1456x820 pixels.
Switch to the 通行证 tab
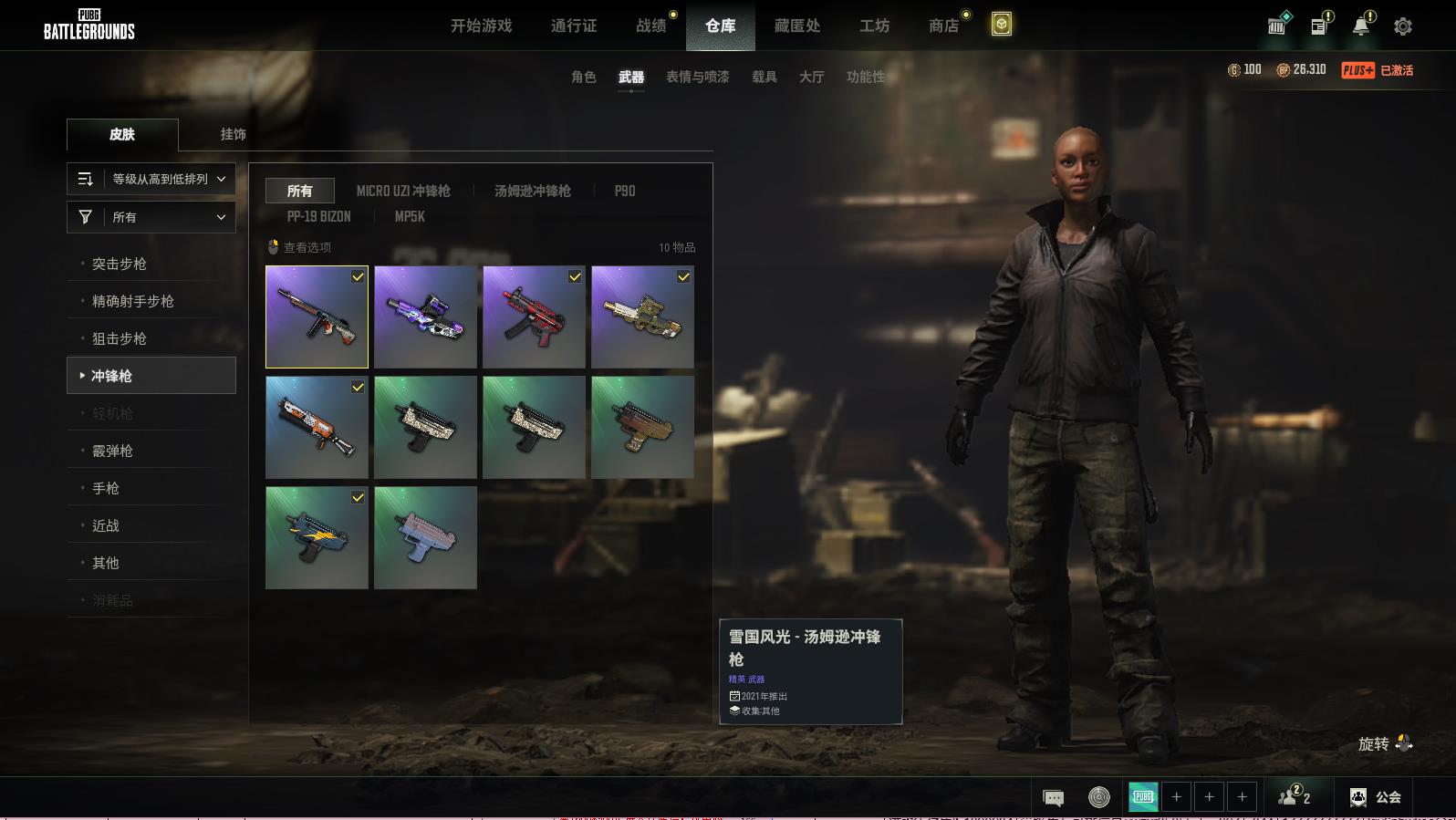click(x=574, y=26)
